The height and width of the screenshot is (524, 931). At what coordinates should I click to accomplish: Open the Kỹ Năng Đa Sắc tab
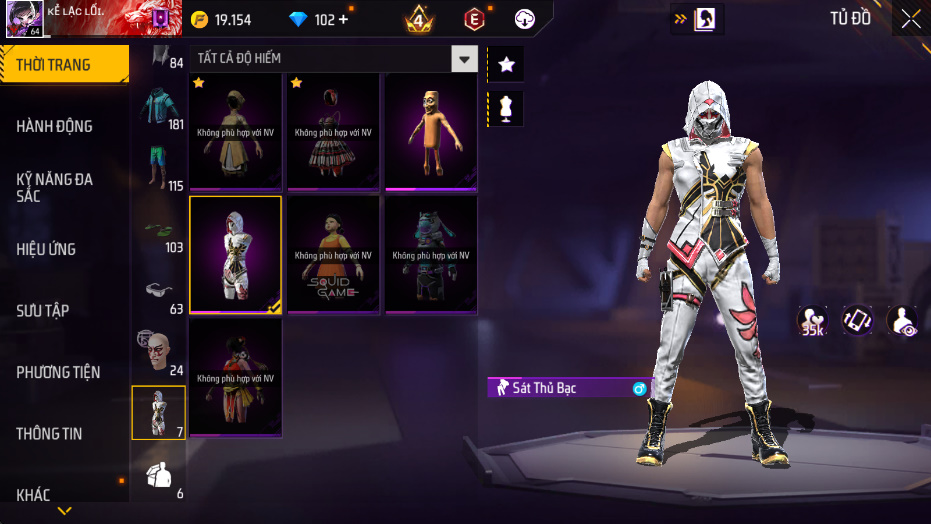coord(55,187)
